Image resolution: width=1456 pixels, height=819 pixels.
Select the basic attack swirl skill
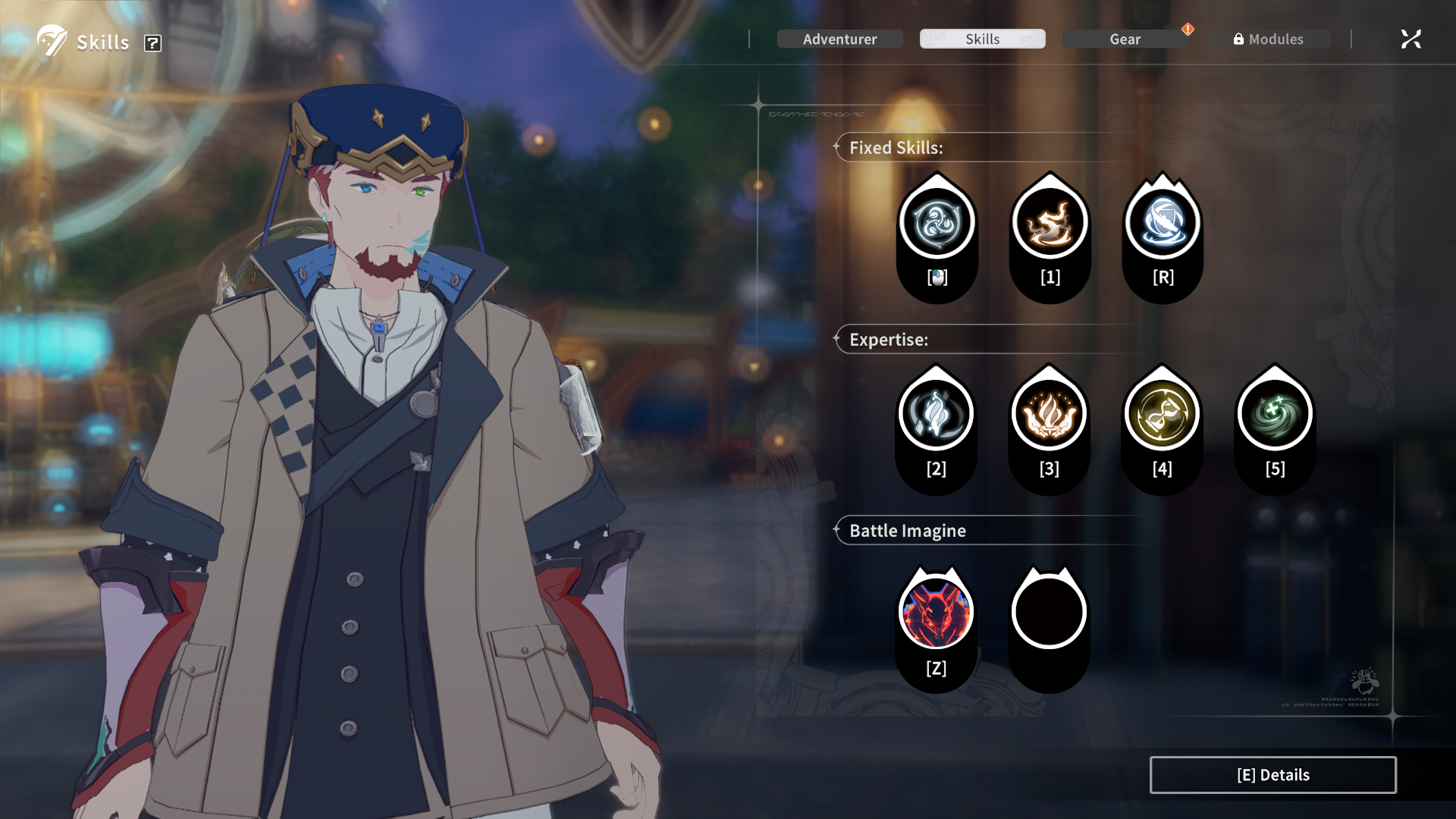coord(937,223)
